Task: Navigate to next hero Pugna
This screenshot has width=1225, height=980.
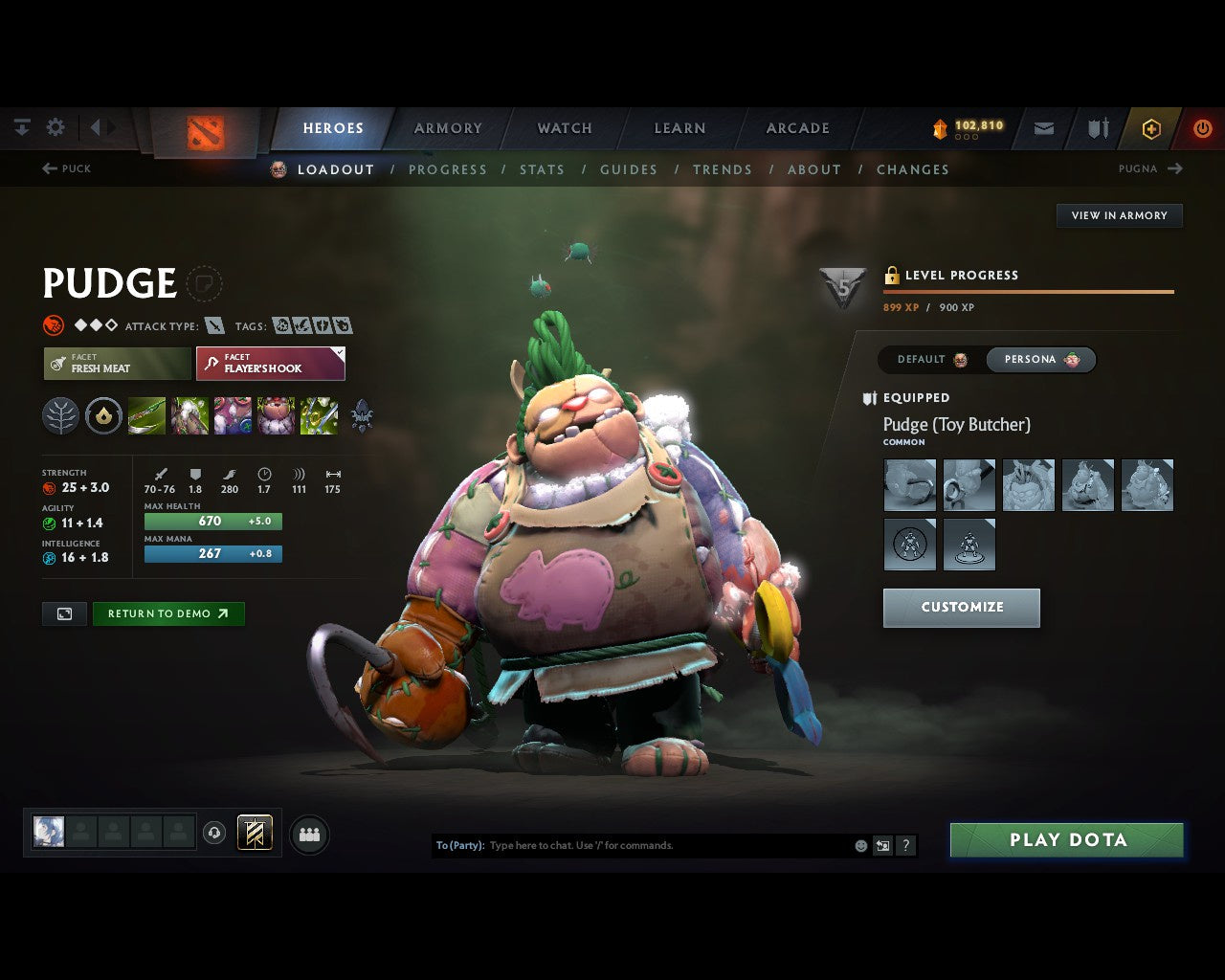Action: point(1150,168)
